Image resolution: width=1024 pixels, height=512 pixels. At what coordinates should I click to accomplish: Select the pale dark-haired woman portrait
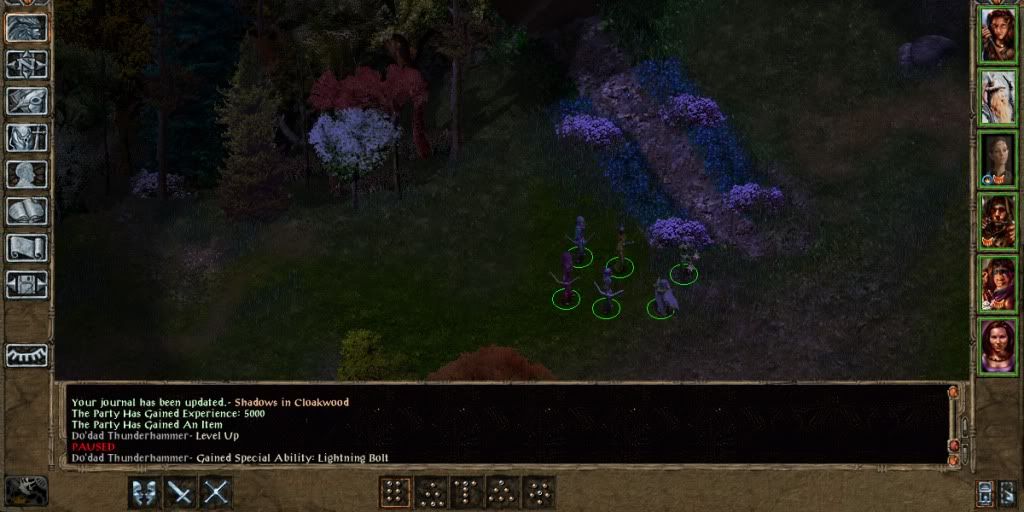(x=997, y=158)
